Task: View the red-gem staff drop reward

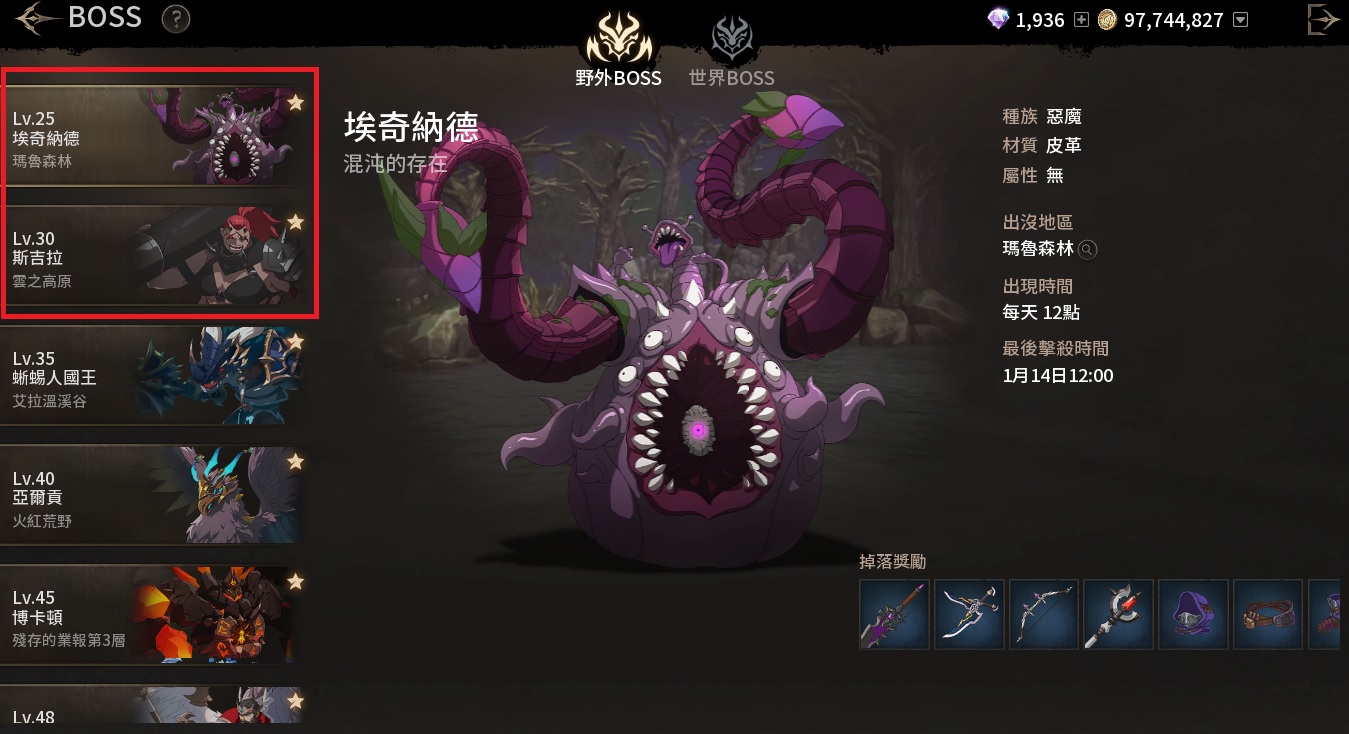Action: [1118, 614]
